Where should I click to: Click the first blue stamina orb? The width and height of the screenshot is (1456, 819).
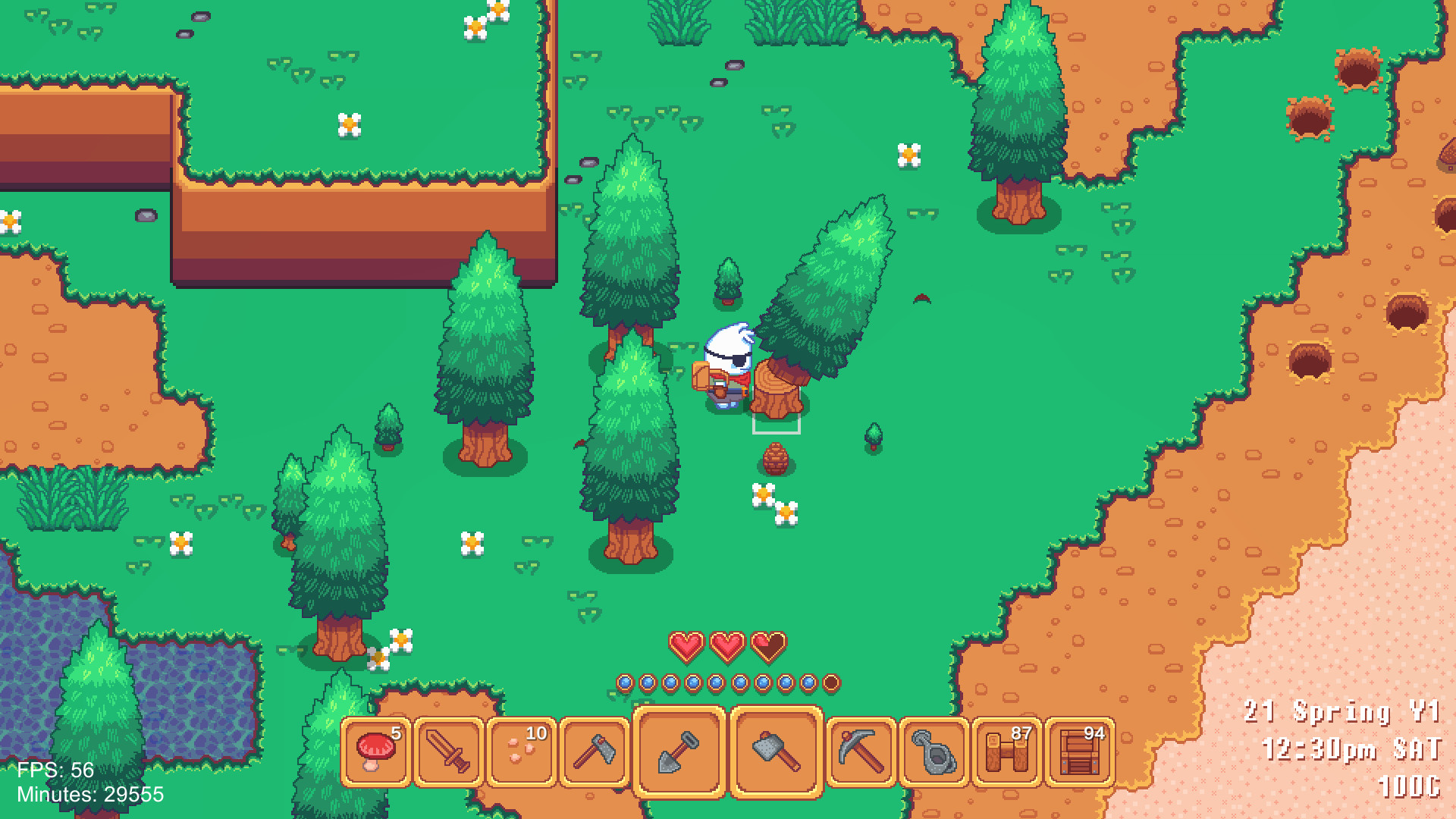[x=625, y=682]
